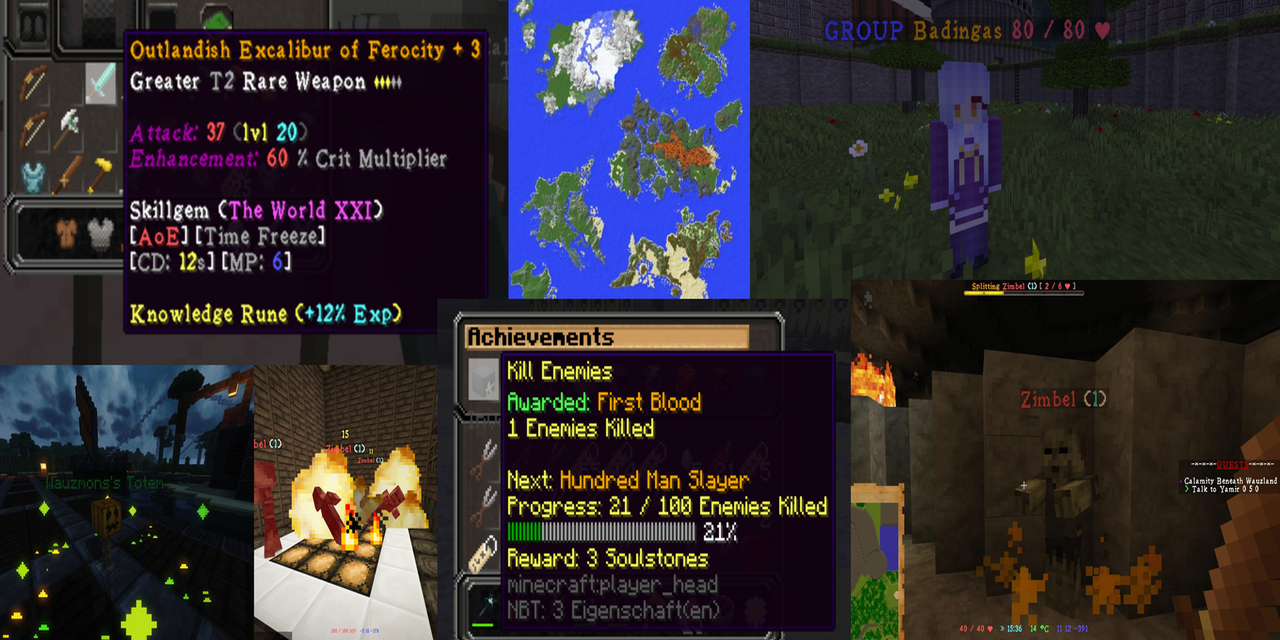Select the brown leather tunic slot

67,236
